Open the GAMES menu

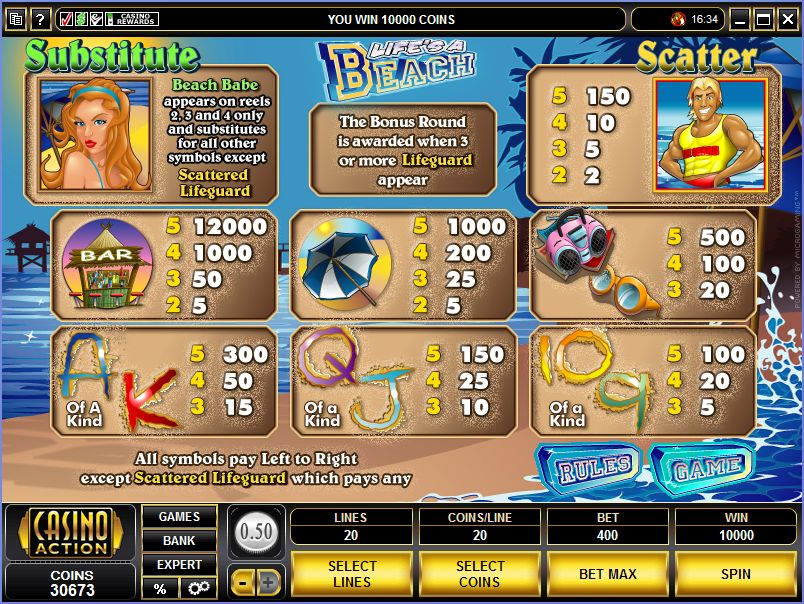pyautogui.click(x=179, y=517)
